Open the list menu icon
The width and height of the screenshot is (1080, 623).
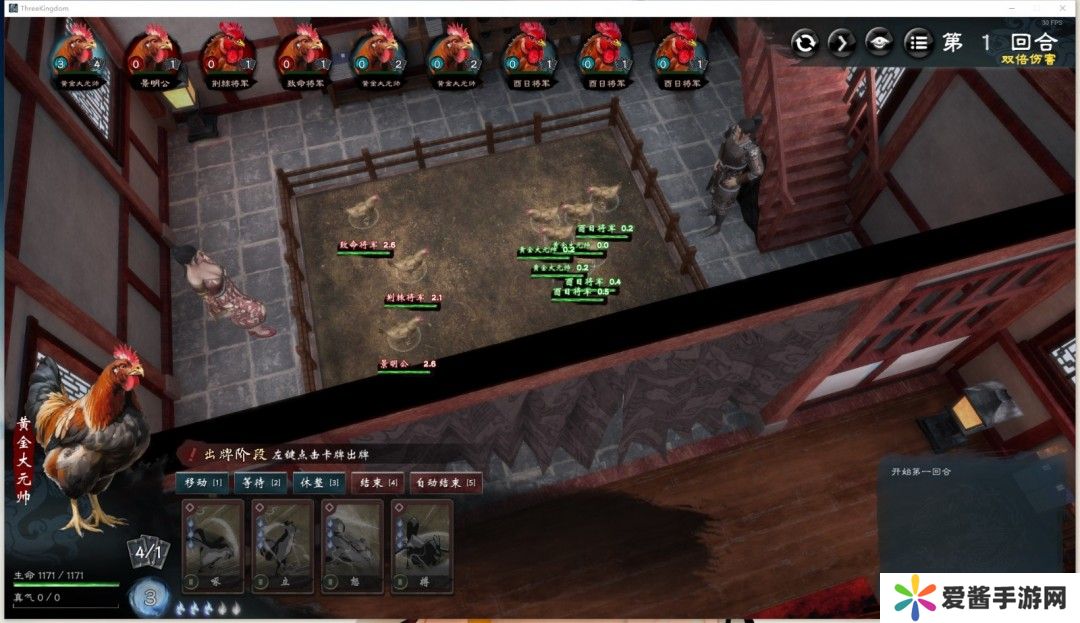coord(917,43)
